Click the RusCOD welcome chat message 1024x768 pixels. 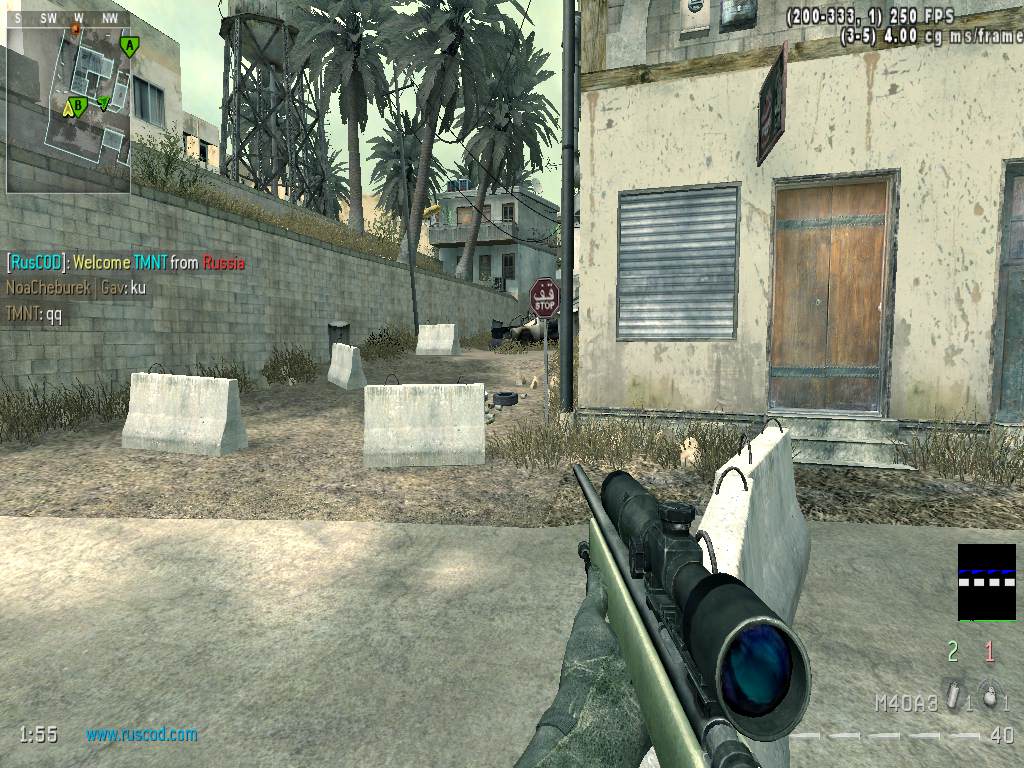tap(126, 263)
